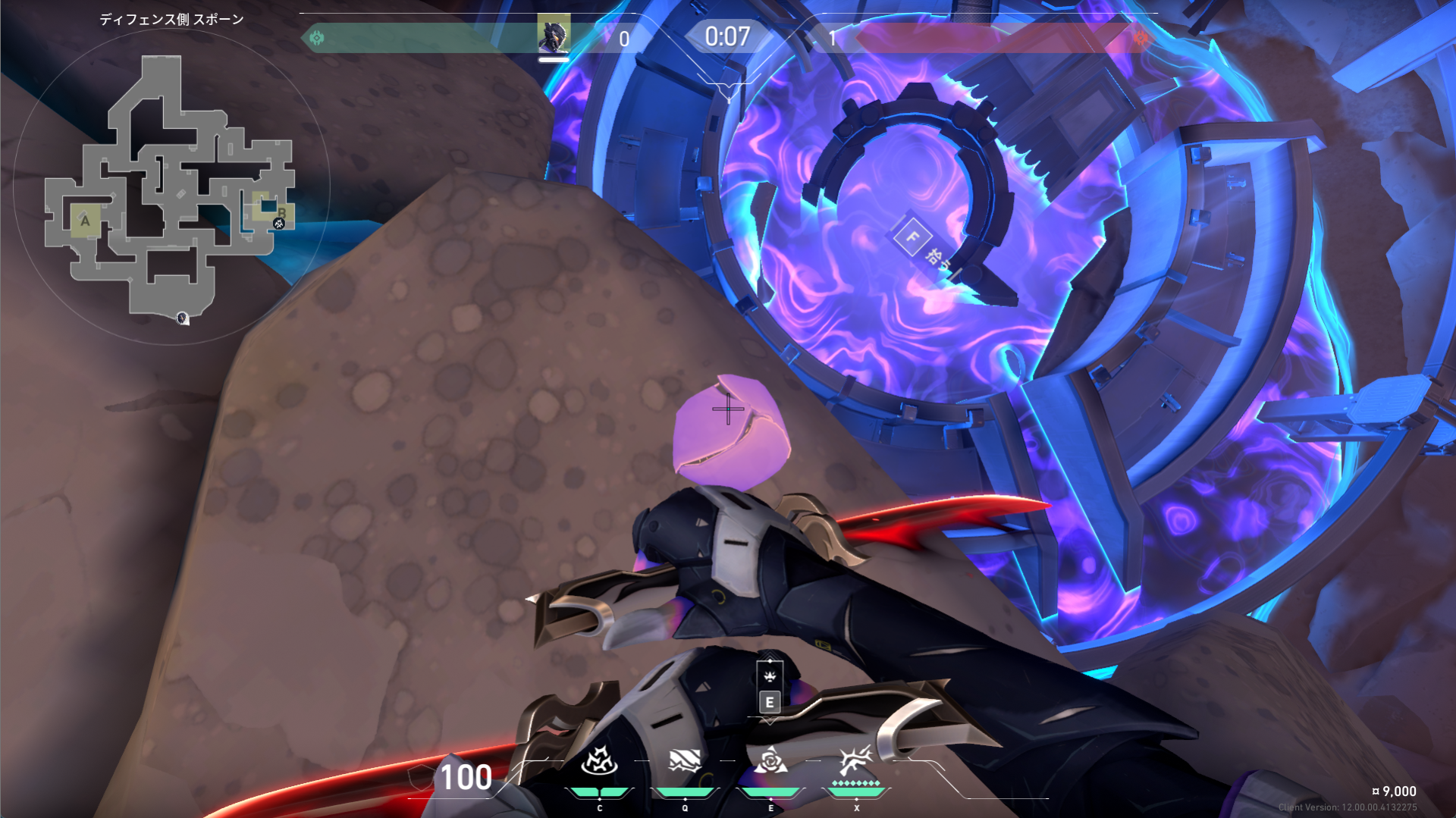The height and width of the screenshot is (818, 1456).
Task: Click the green defender team emblem
Action: pyautogui.click(x=317, y=37)
